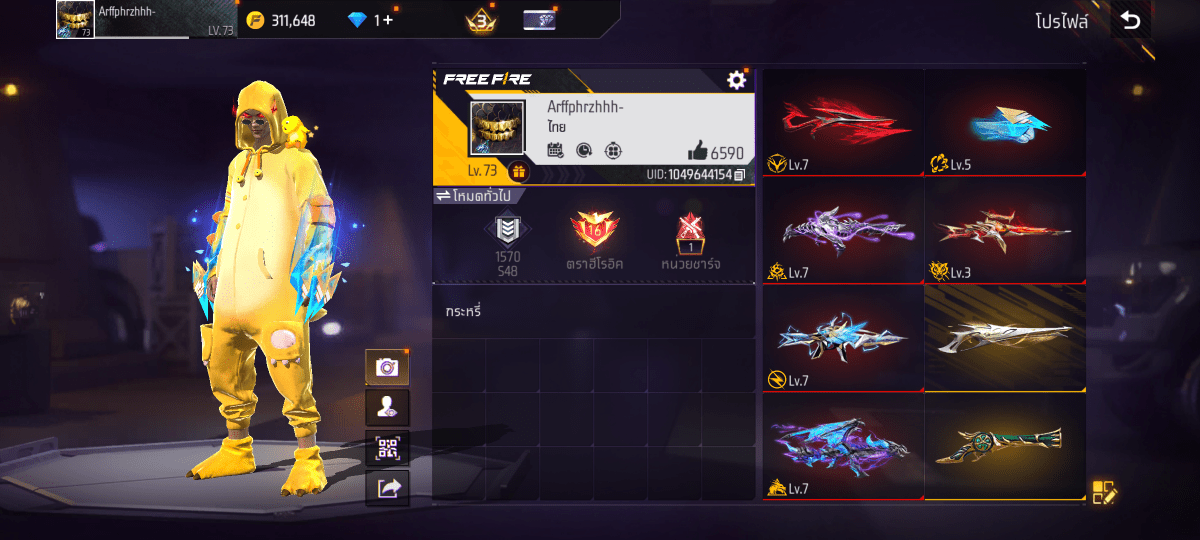Share the profile with the arrow button
Viewport: 1200px width, 540px height.
pyautogui.click(x=387, y=487)
